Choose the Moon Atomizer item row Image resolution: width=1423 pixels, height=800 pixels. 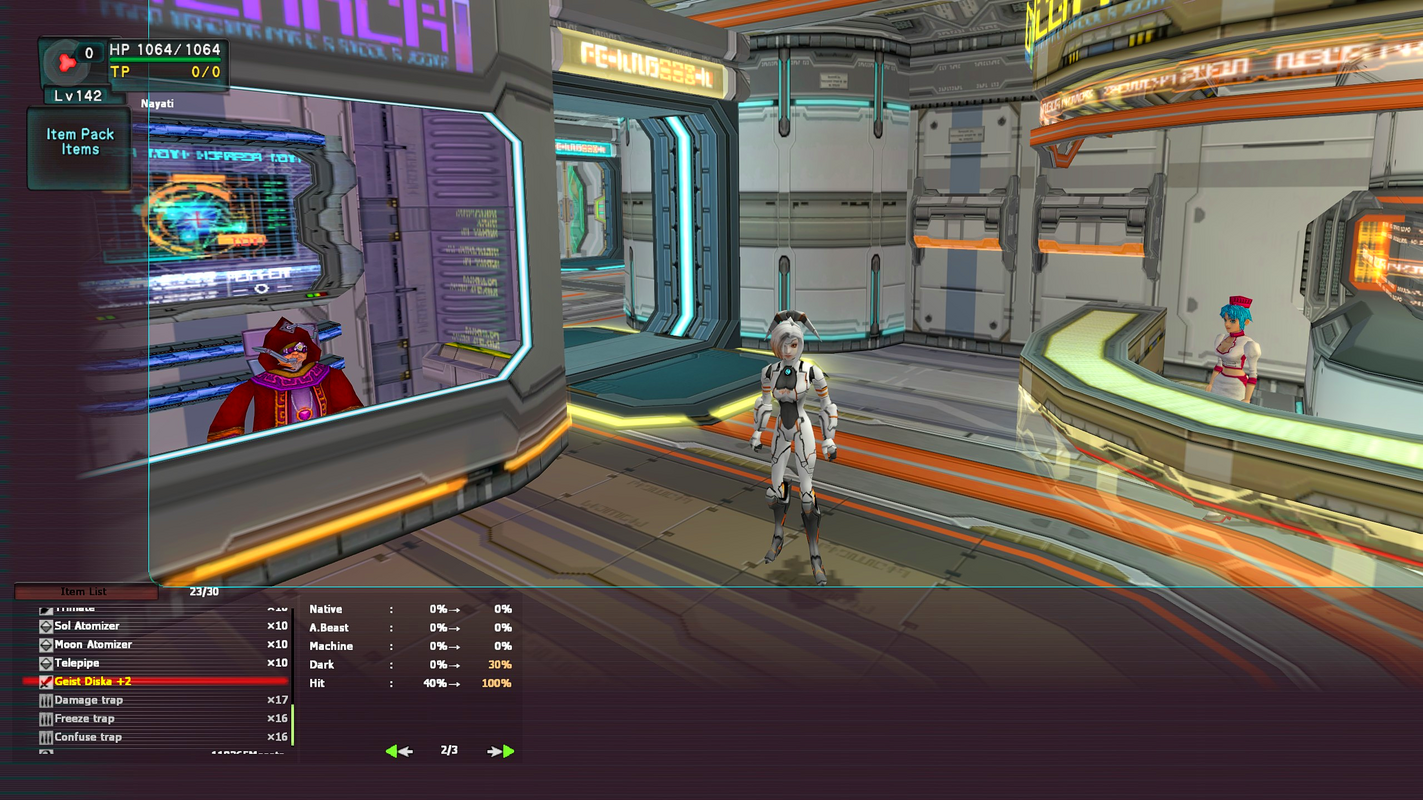93,645
